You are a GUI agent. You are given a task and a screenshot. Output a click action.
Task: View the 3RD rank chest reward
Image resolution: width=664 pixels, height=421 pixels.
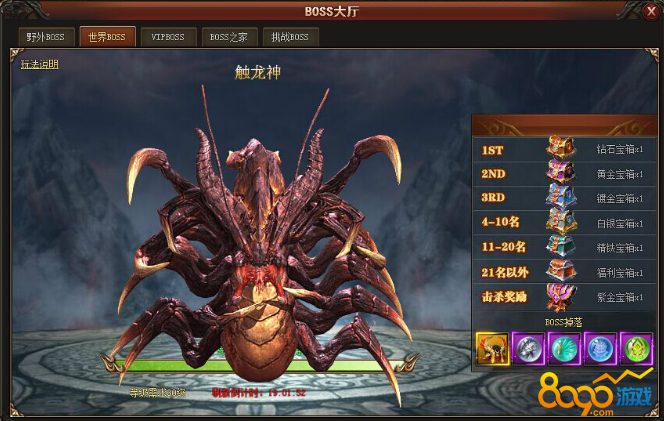click(561, 197)
